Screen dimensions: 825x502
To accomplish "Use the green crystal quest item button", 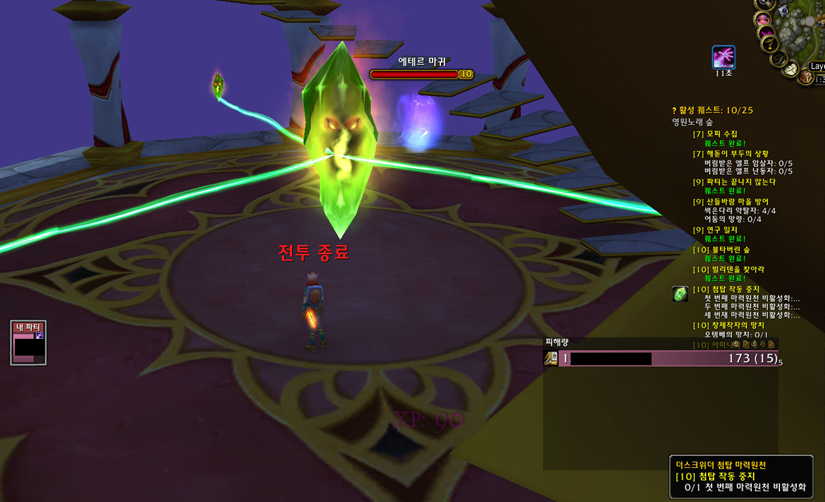I will pos(680,294).
